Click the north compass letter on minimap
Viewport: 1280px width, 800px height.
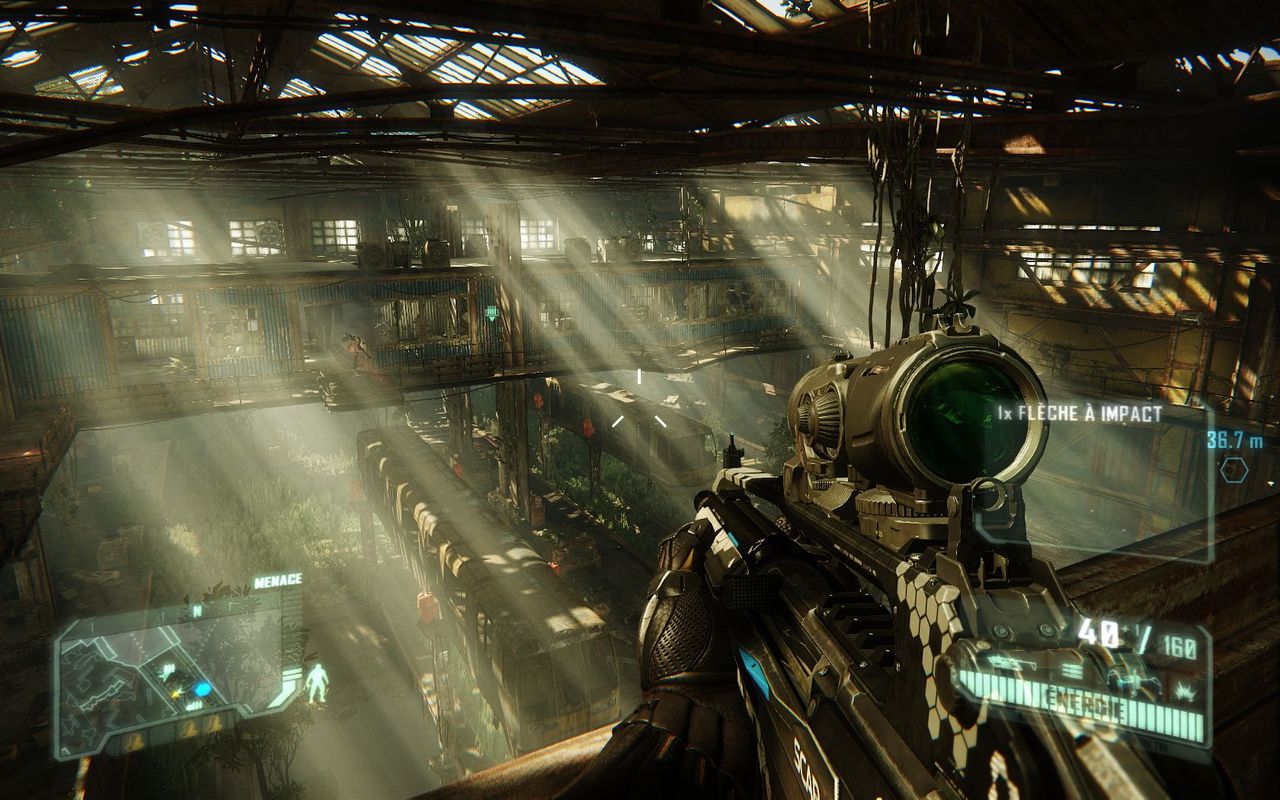tap(197, 610)
